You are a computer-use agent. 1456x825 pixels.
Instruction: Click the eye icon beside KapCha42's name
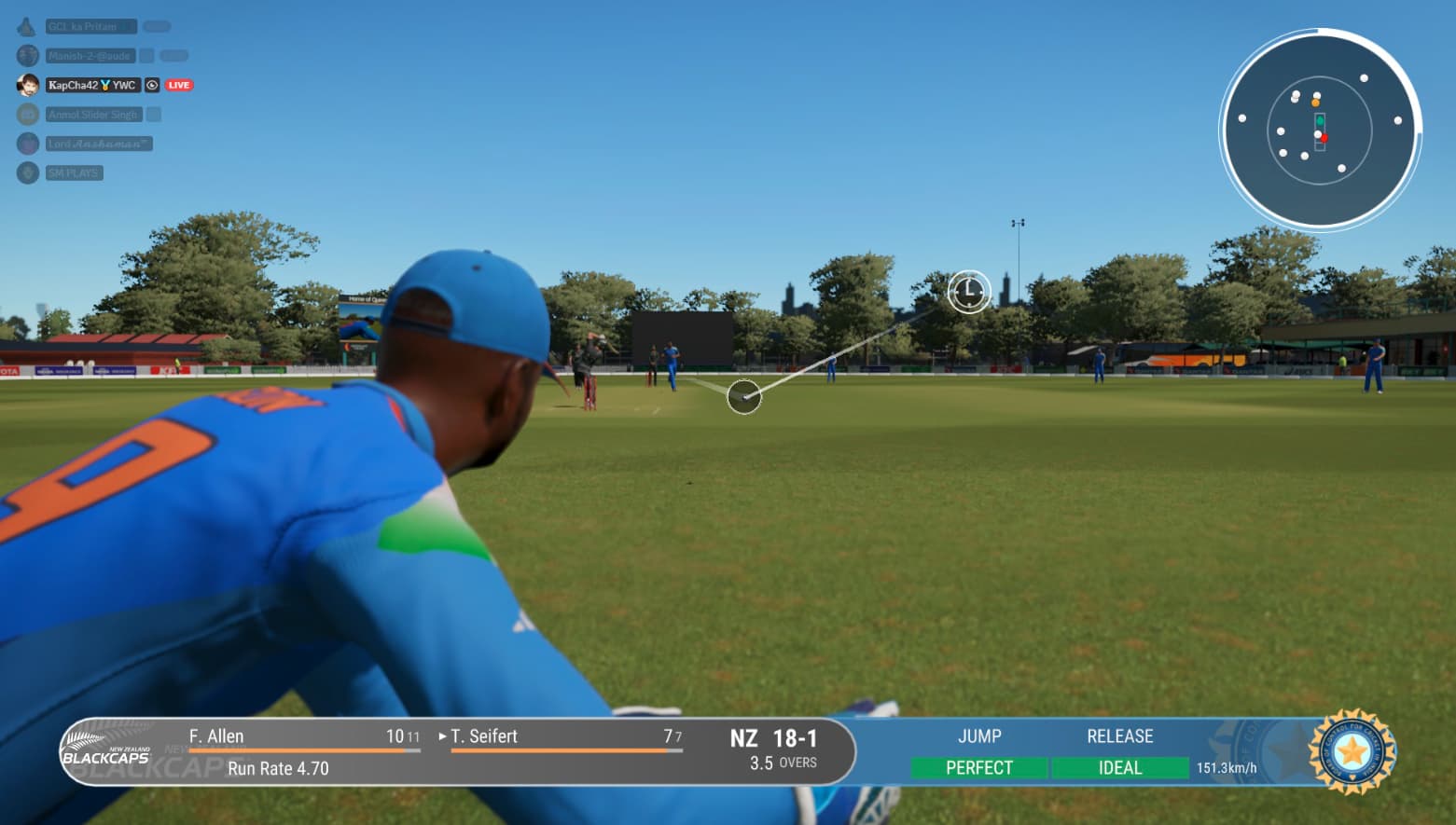pos(152,85)
